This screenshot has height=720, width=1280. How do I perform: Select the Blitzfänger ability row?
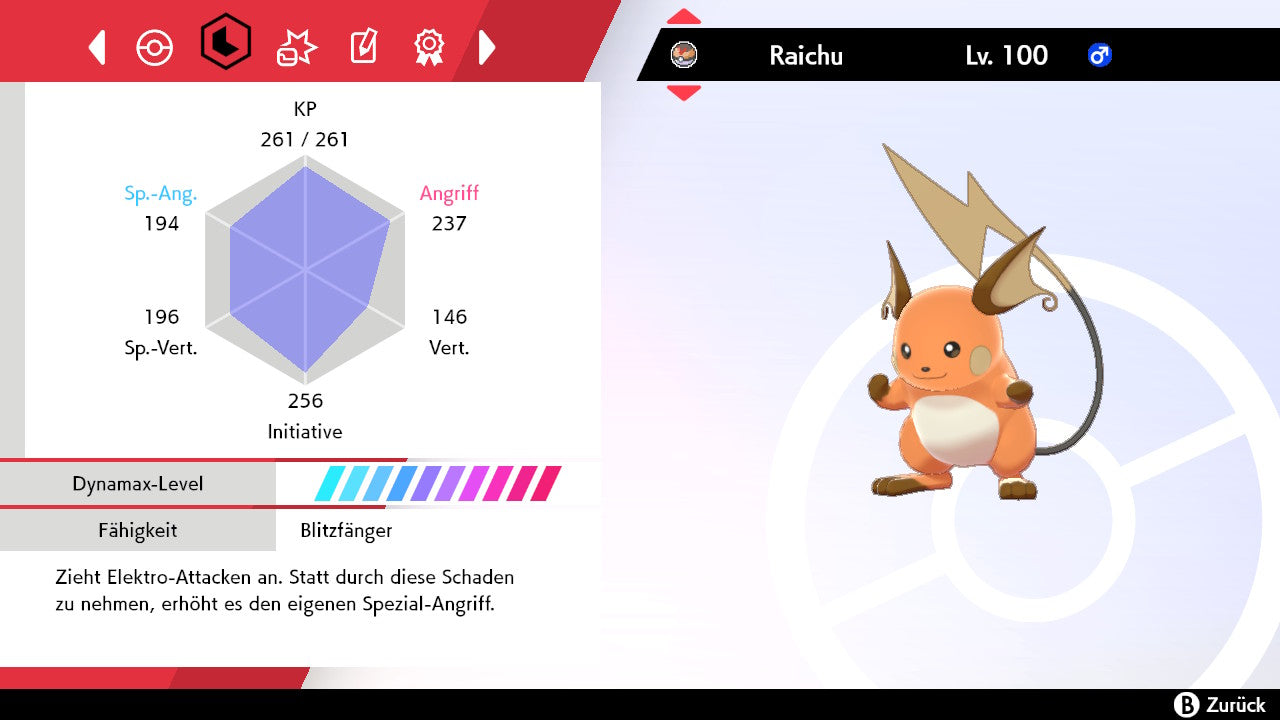coord(346,531)
